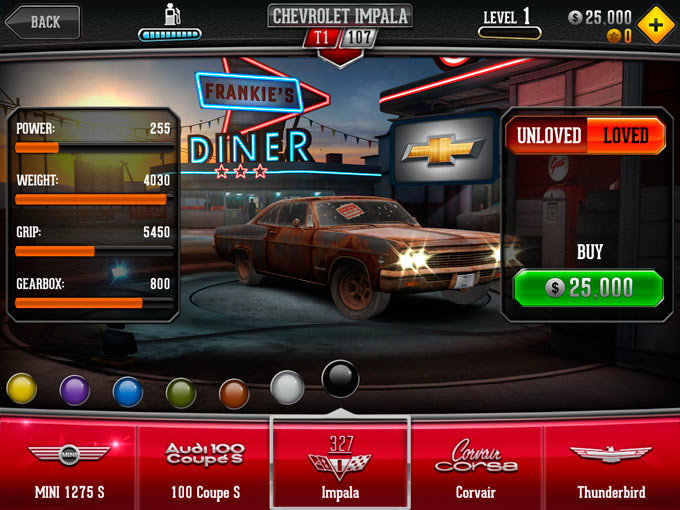Select the Audi 100 Coupe S car
This screenshot has height=510, width=680.
[x=204, y=464]
